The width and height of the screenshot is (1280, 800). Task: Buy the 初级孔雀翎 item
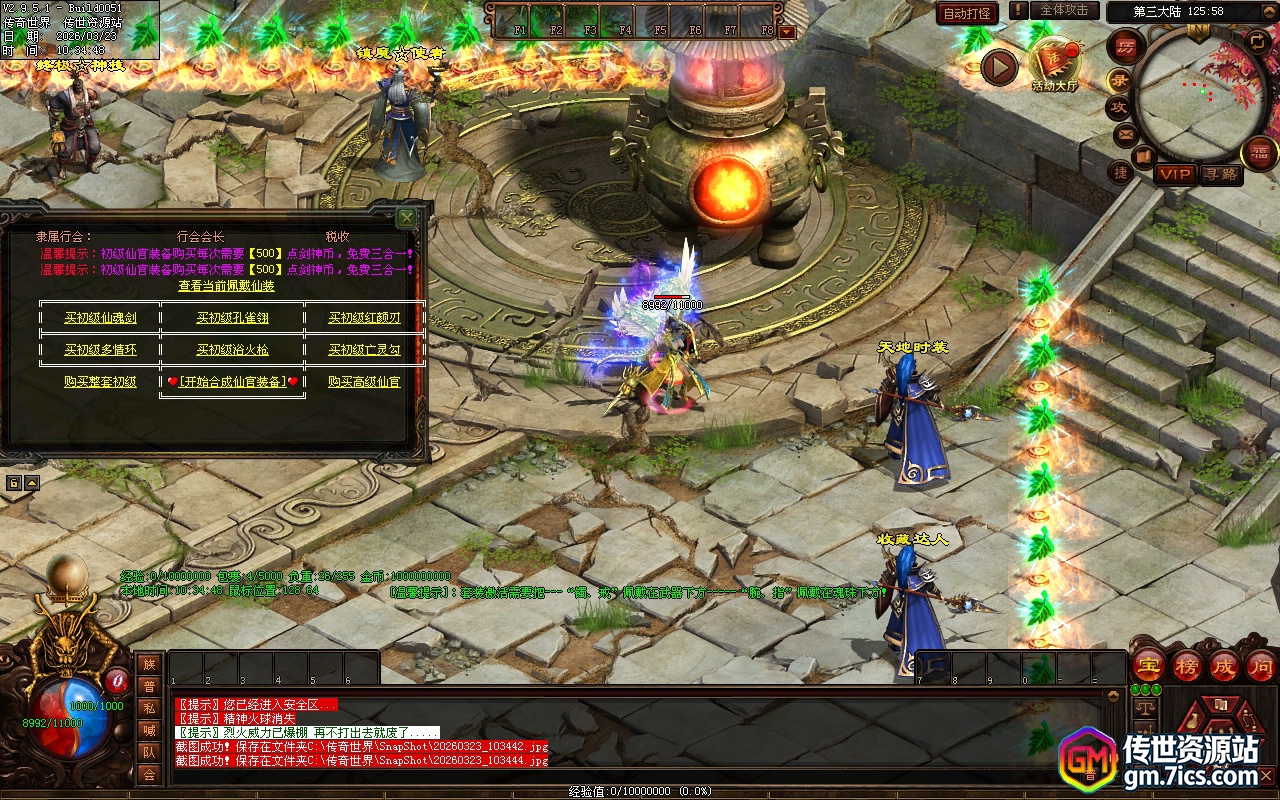click(x=232, y=318)
